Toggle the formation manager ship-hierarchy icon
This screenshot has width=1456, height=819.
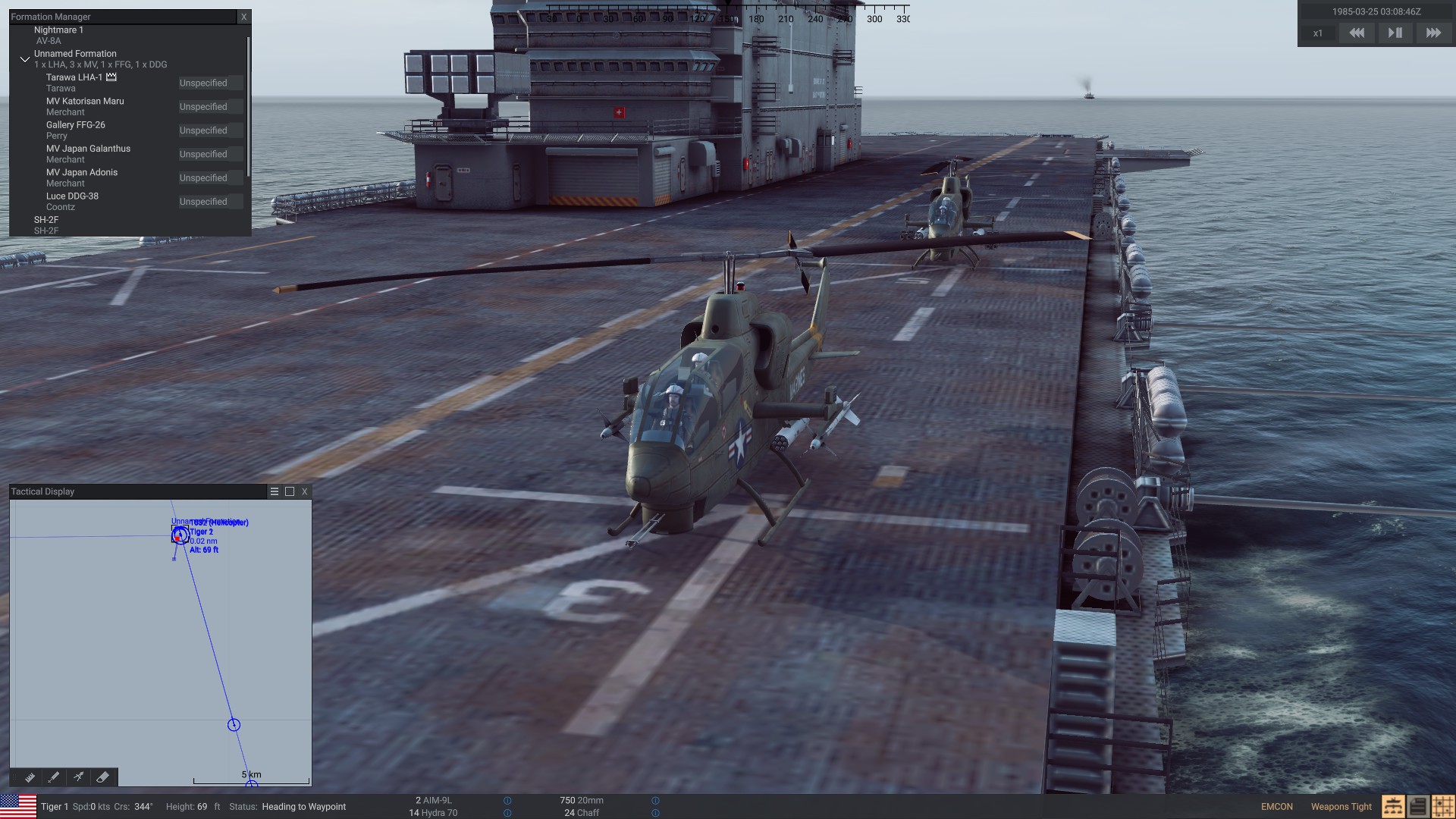click(x=1392, y=806)
